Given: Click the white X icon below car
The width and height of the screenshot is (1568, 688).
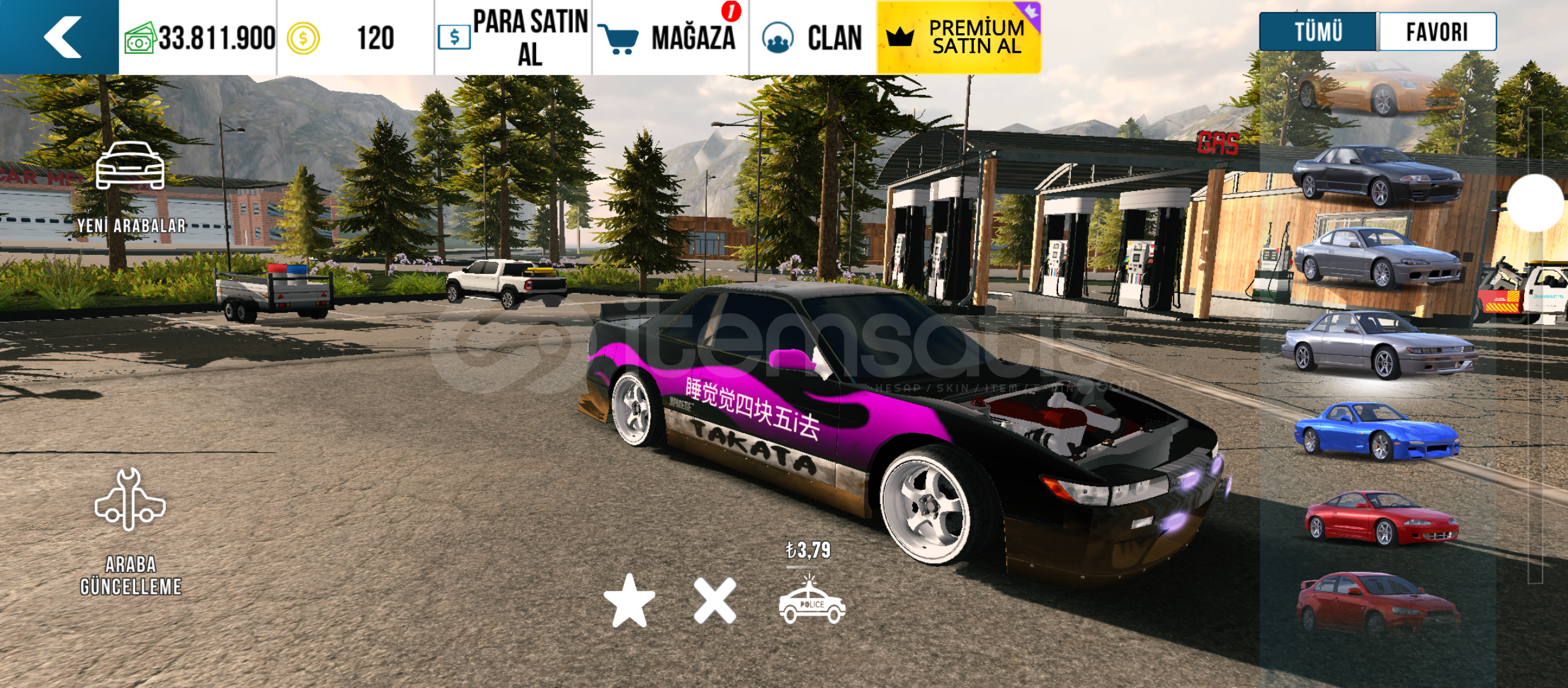Looking at the screenshot, I should click(715, 601).
